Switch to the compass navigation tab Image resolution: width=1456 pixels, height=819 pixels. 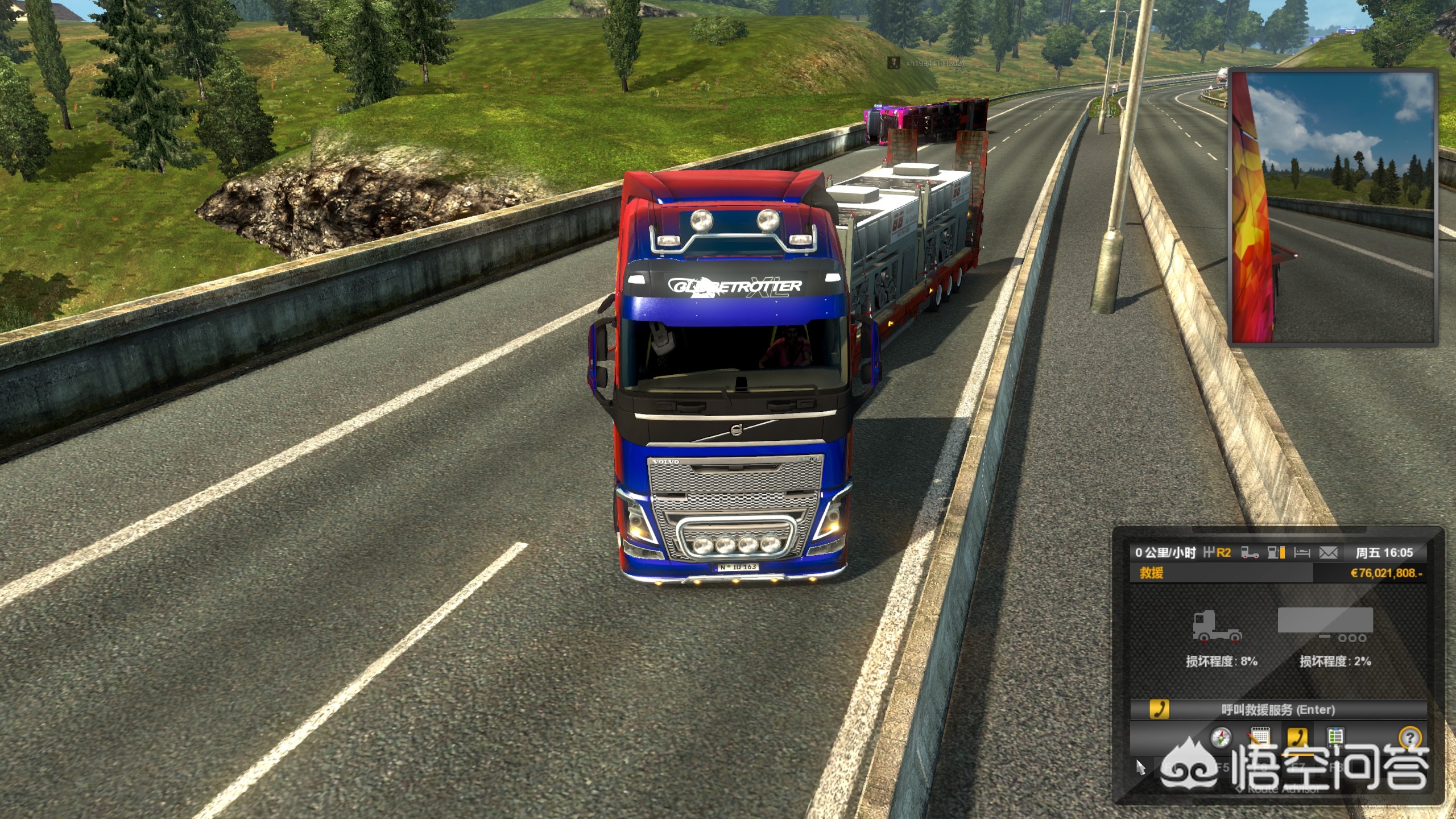[1219, 738]
